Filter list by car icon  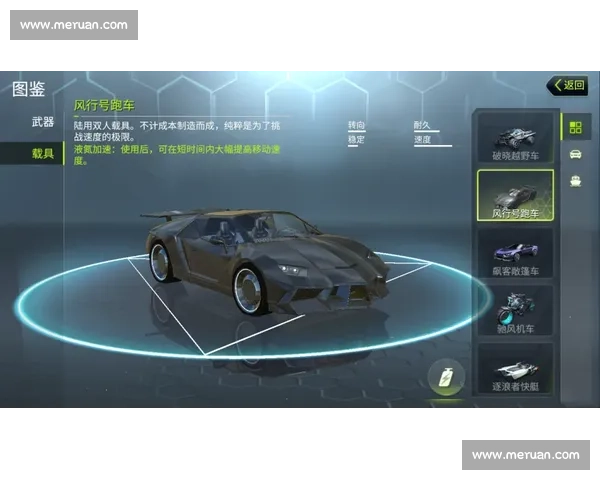(x=575, y=154)
